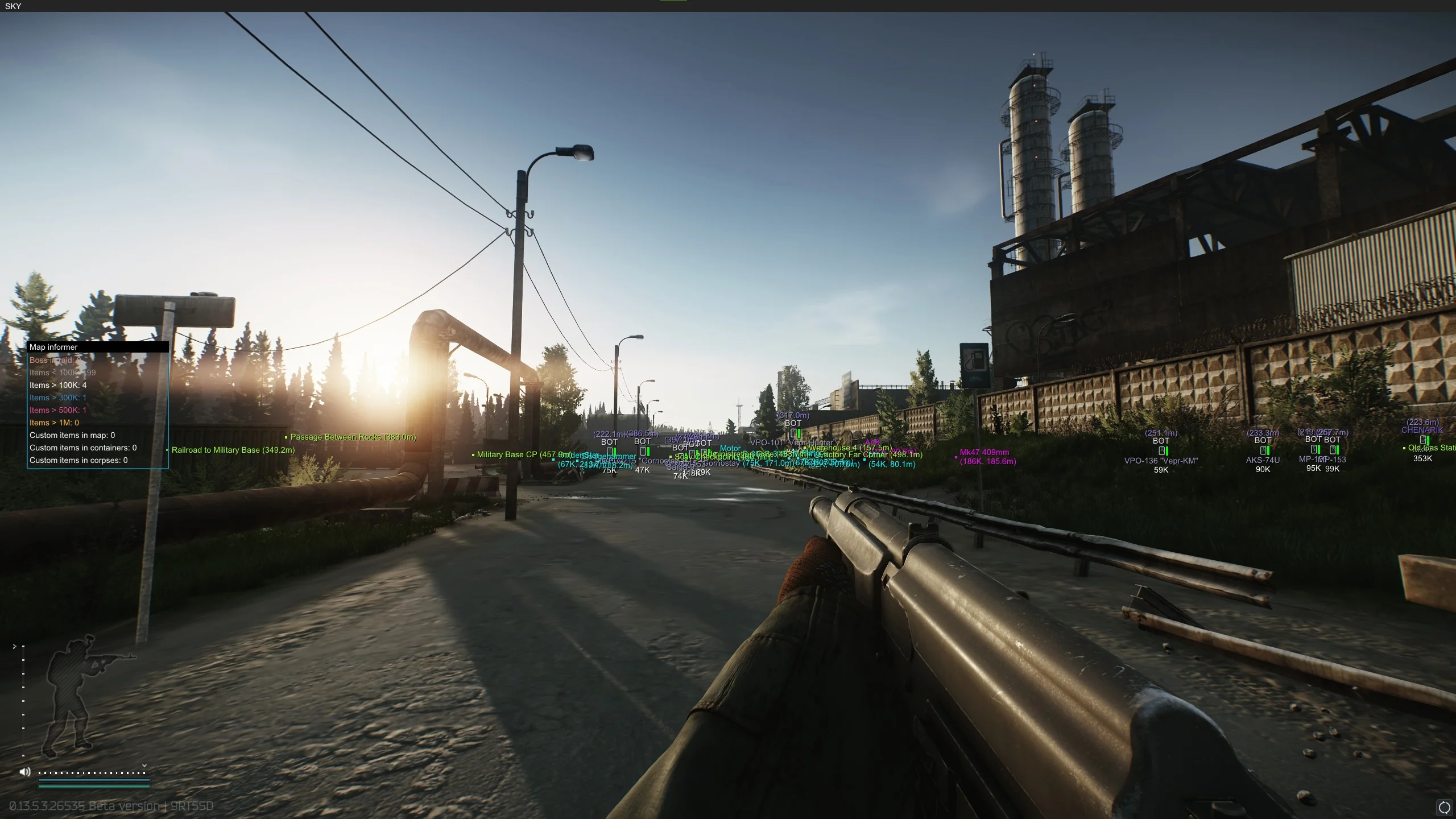Viewport: 1456px width, 819px height.
Task: Click the speaker icon beside the volume slider
Action: (25, 772)
